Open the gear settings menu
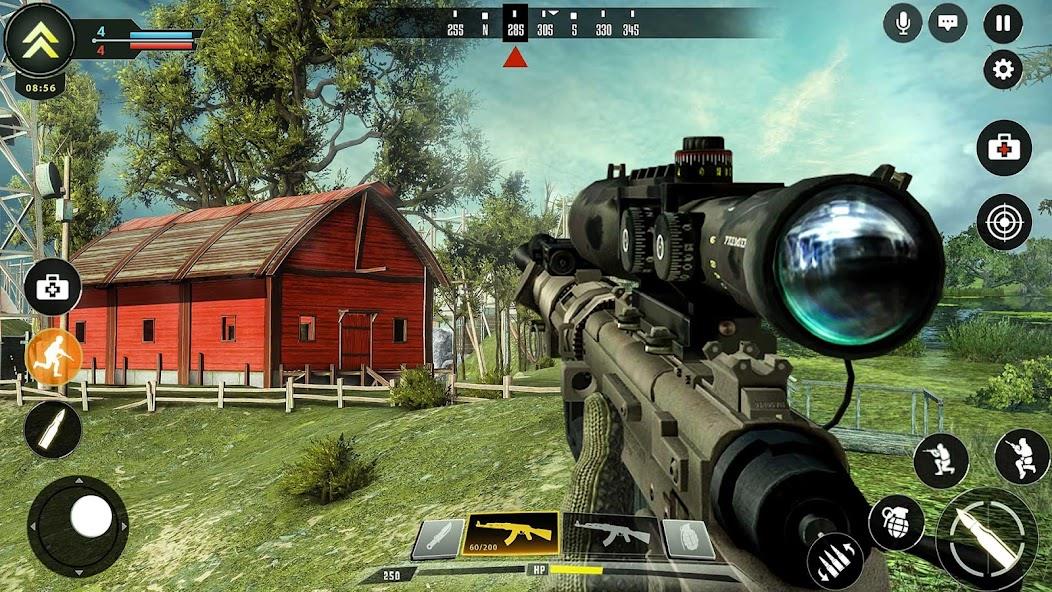 (1003, 70)
